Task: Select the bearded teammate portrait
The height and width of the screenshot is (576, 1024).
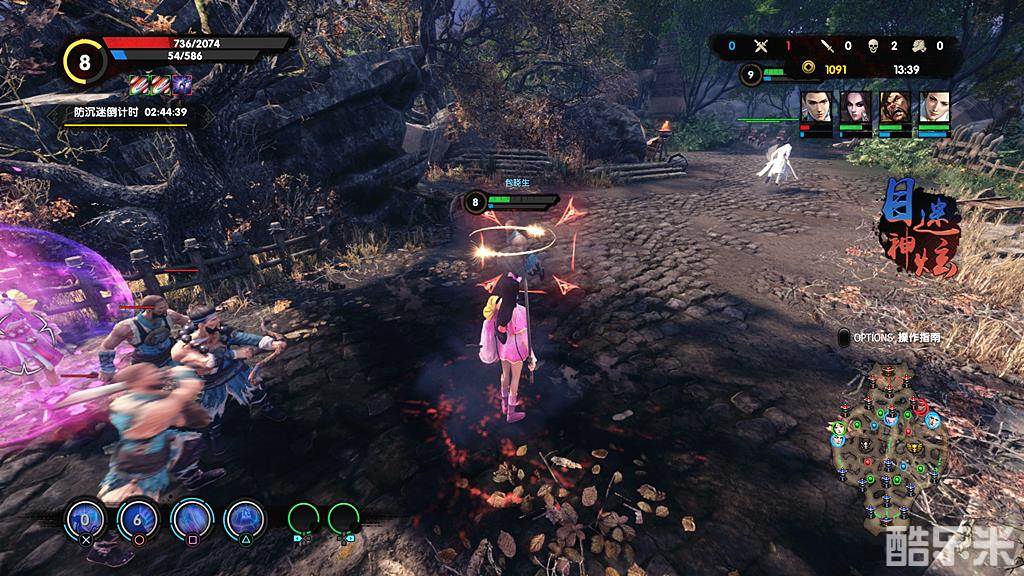Action: (896, 108)
